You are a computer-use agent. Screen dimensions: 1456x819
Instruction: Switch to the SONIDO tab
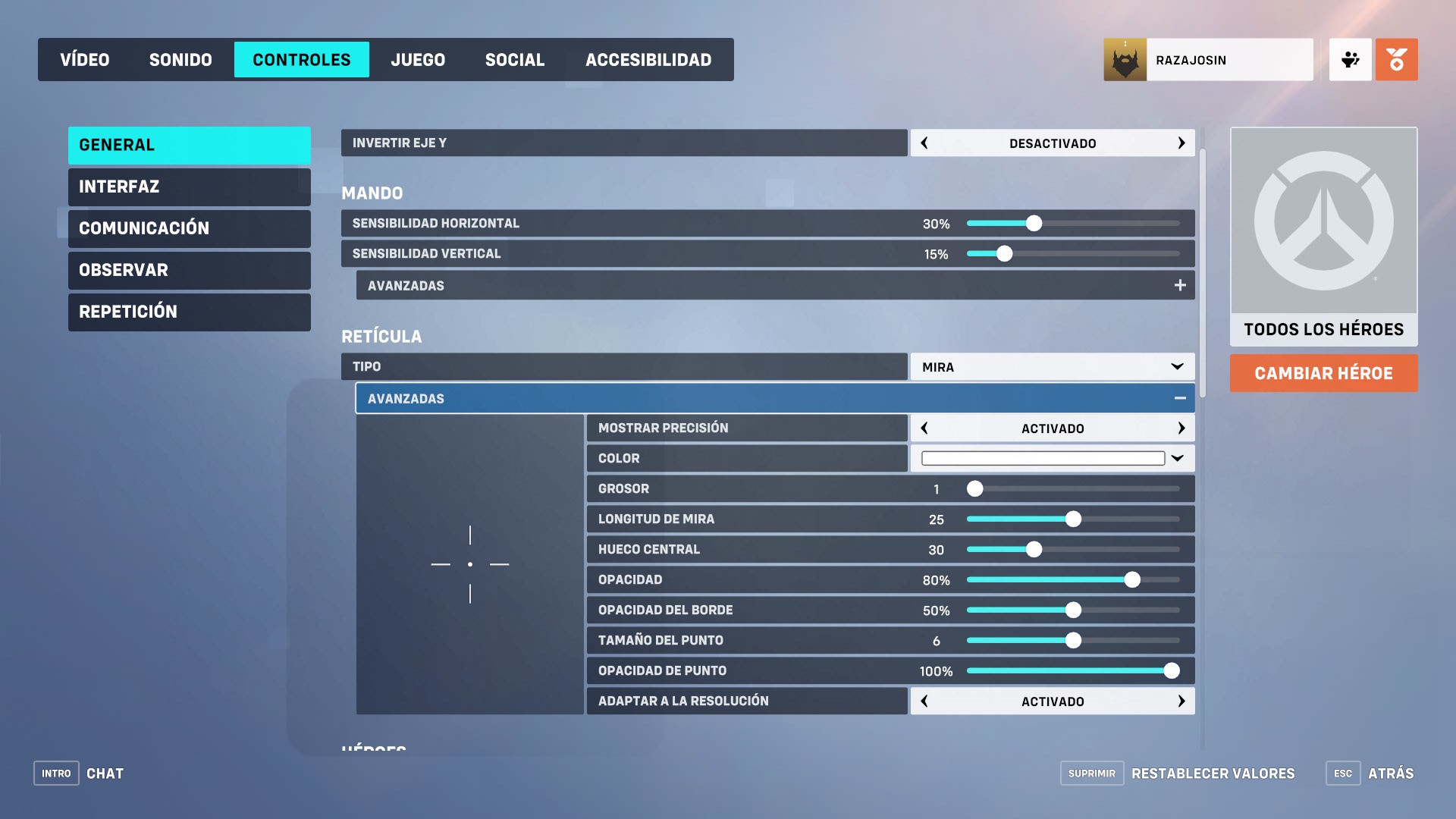pos(180,59)
